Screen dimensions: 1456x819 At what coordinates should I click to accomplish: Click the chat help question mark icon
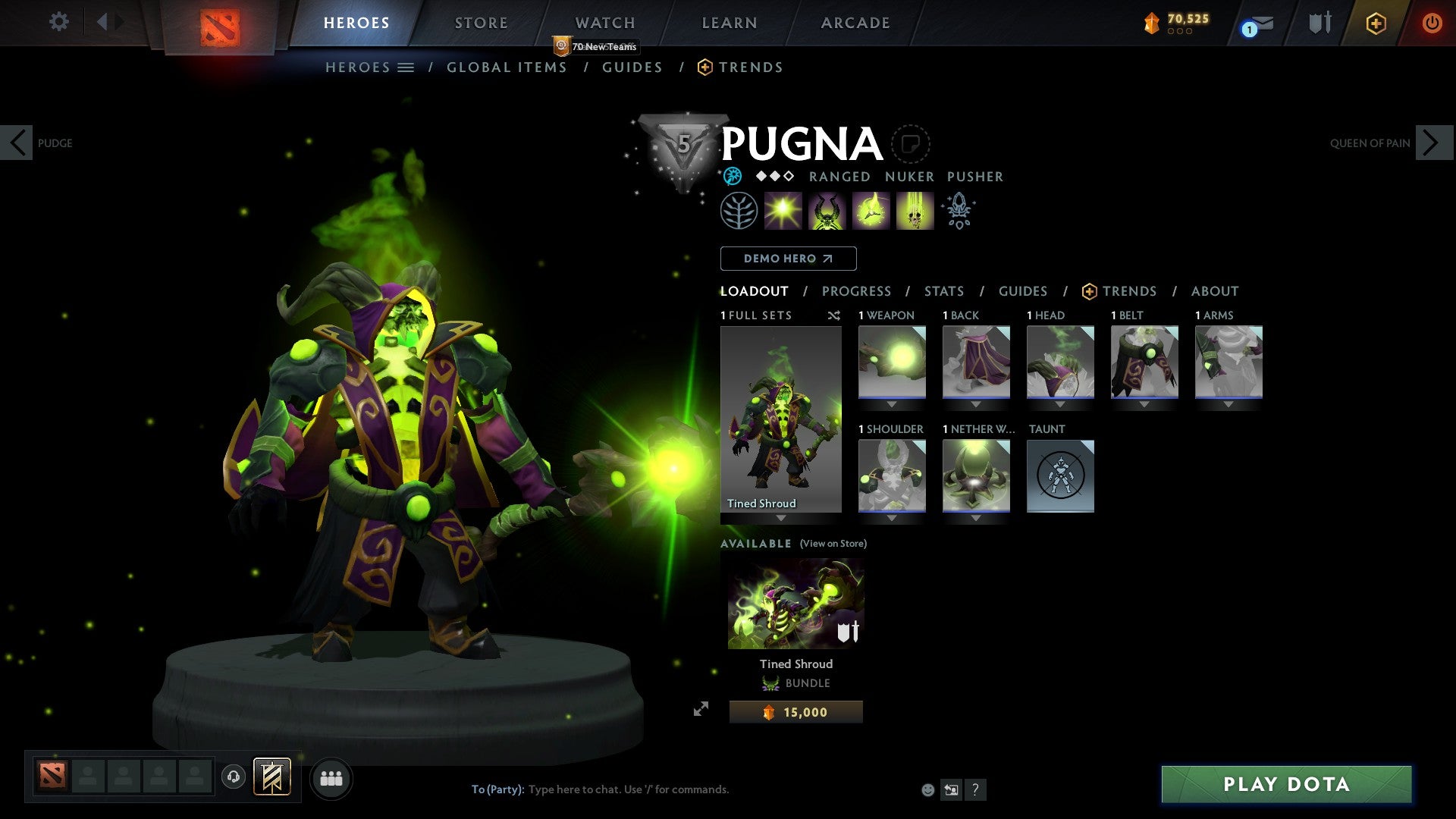point(975,789)
